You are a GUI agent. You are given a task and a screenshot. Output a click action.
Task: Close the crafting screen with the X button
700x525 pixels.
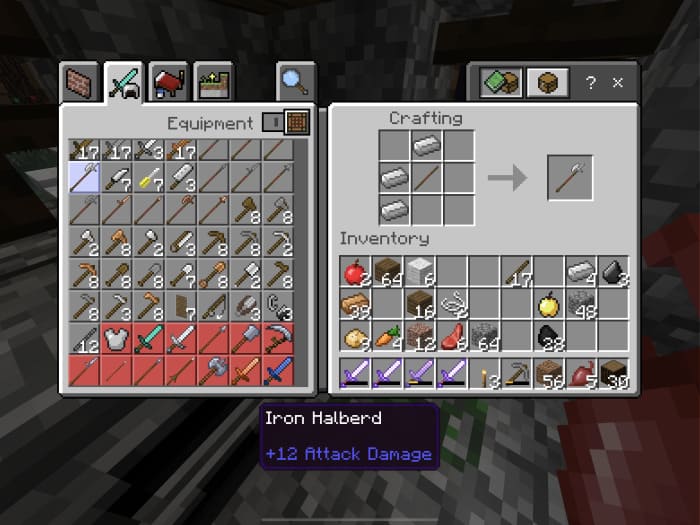618,82
